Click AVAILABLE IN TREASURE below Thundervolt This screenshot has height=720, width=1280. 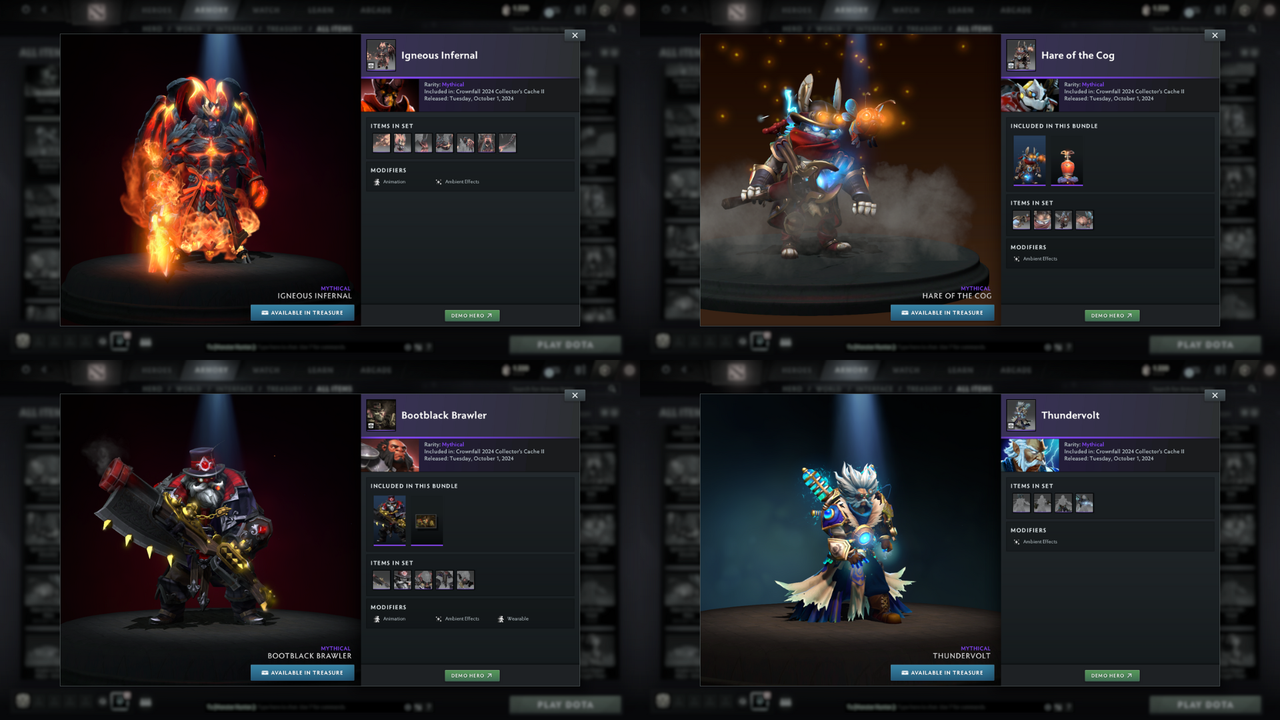tap(941, 672)
